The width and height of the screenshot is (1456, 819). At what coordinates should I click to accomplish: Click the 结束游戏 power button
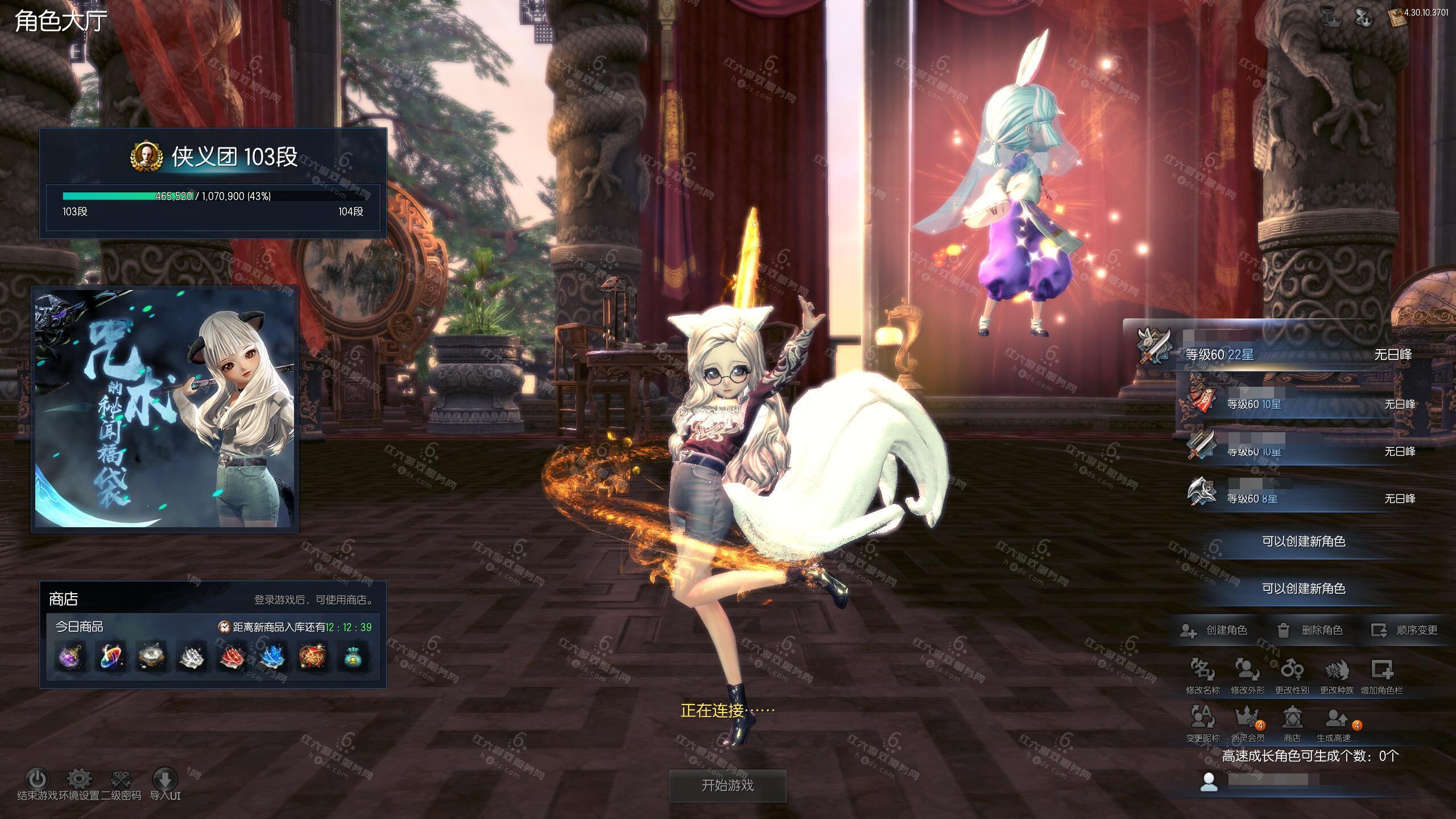coord(38,779)
